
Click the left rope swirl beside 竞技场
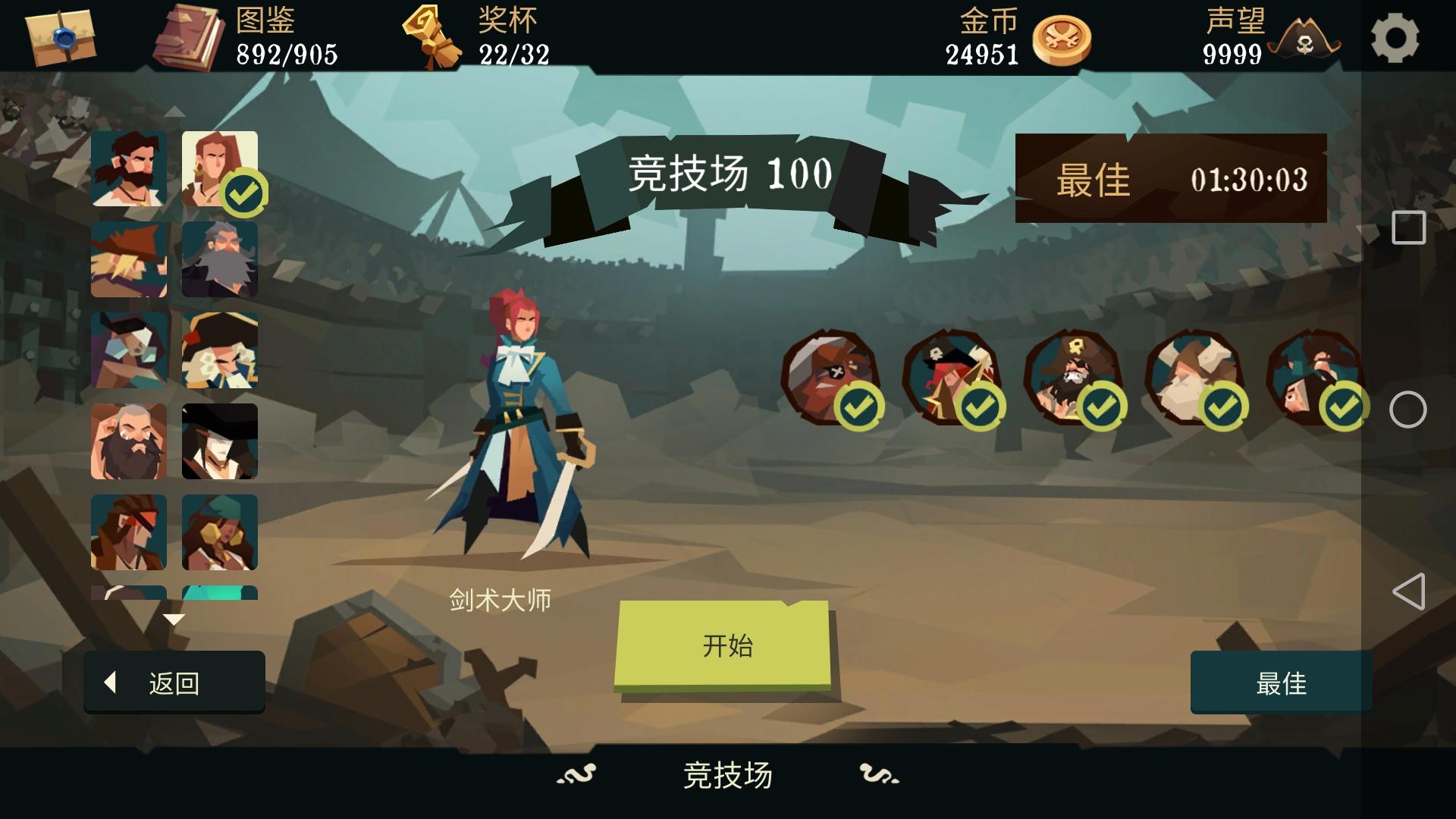coord(575,775)
